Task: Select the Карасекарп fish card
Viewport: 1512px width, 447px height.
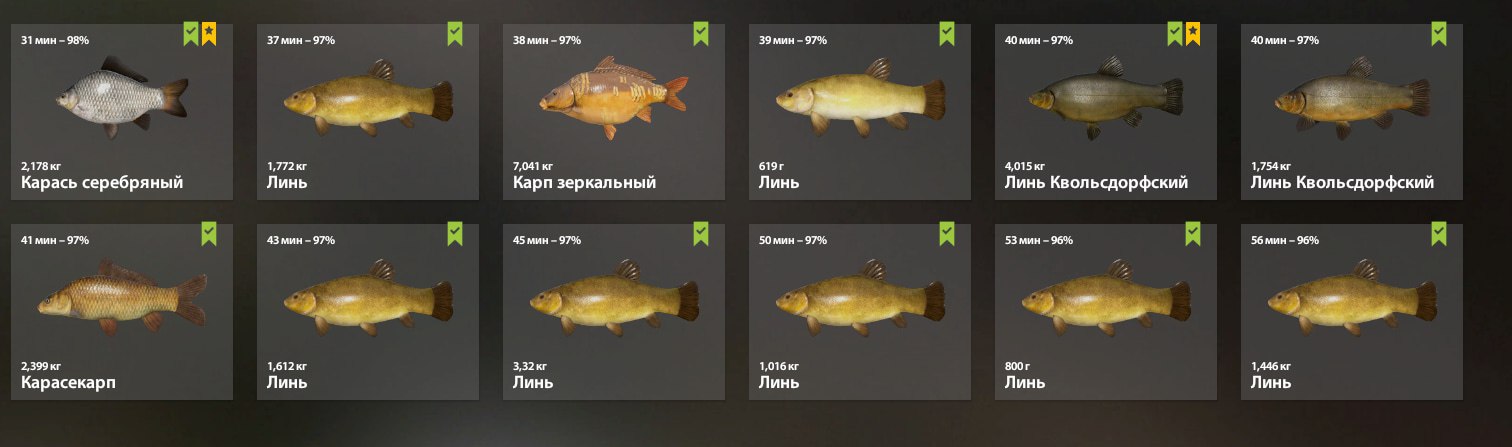Action: tap(121, 311)
